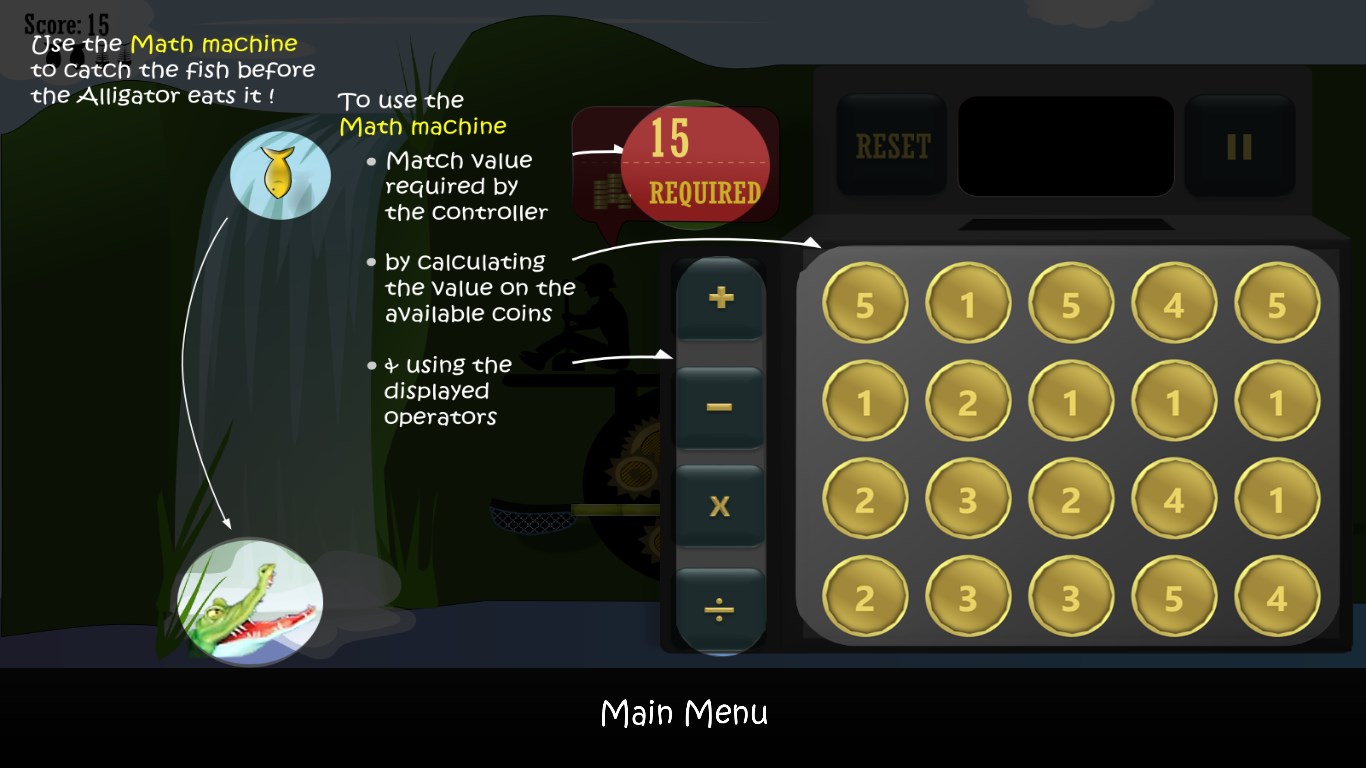The width and height of the screenshot is (1366, 768).
Task: Click the 1 coin in the top row
Action: [x=968, y=304]
